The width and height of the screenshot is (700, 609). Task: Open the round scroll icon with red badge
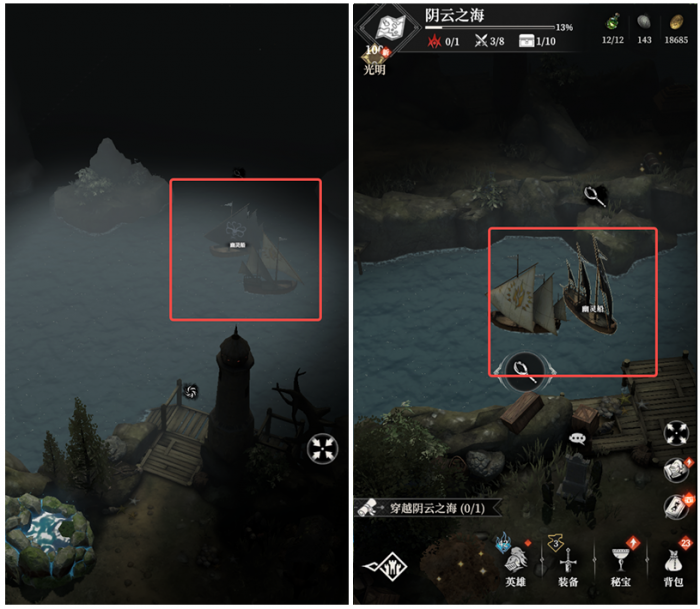click(676, 470)
